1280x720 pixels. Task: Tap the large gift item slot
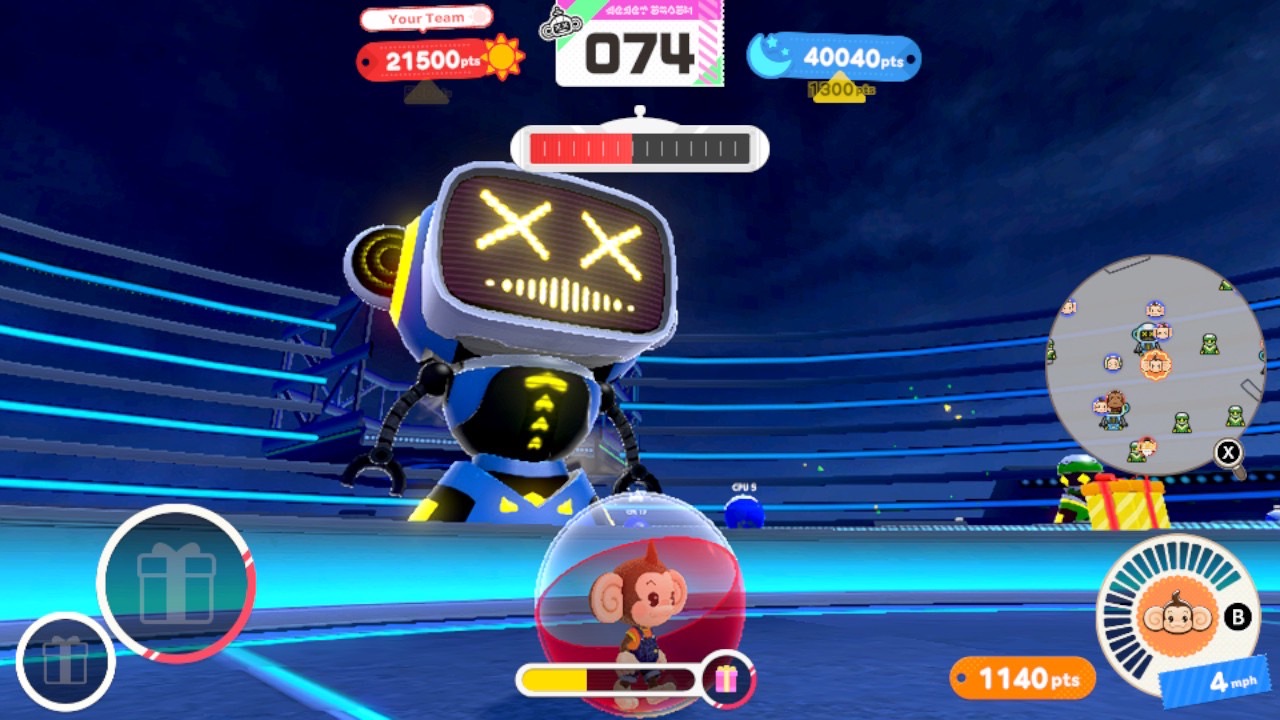176,583
